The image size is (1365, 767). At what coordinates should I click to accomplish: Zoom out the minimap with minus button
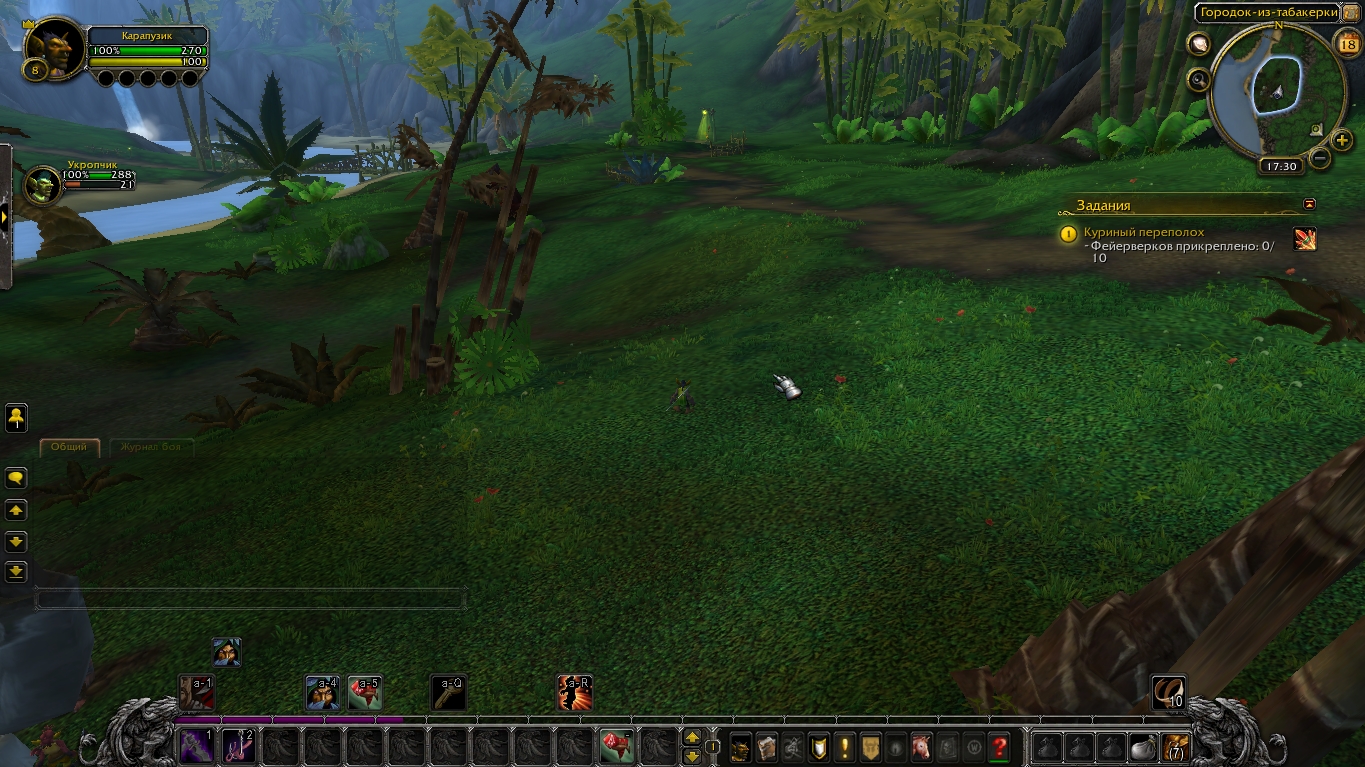pyautogui.click(x=1320, y=157)
